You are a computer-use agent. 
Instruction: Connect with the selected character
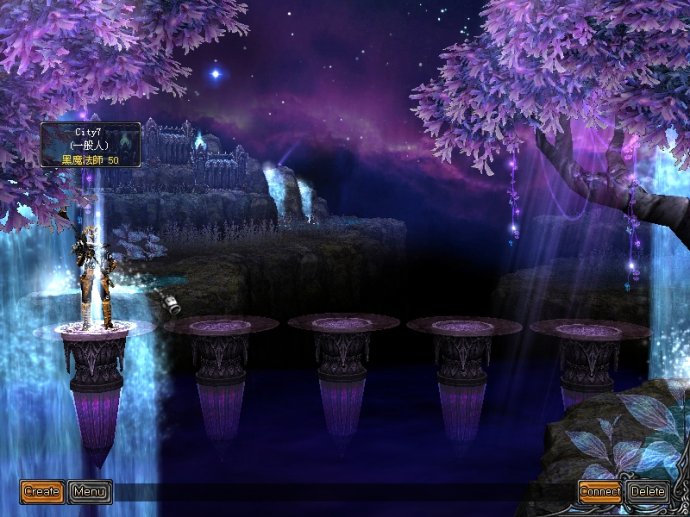(600, 491)
